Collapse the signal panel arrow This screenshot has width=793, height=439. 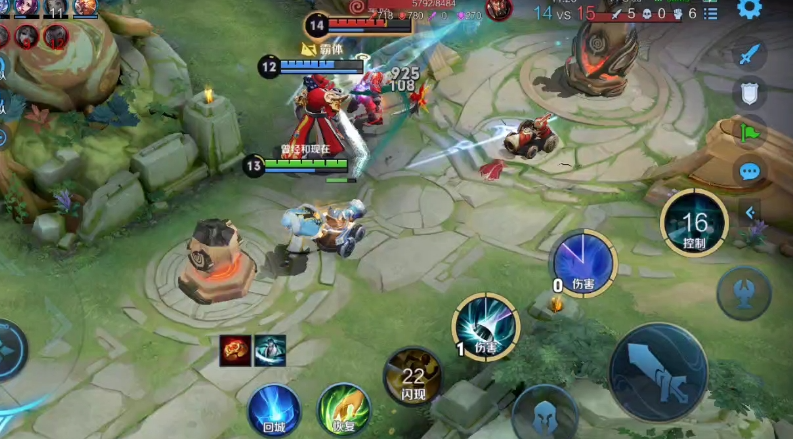tap(749, 212)
